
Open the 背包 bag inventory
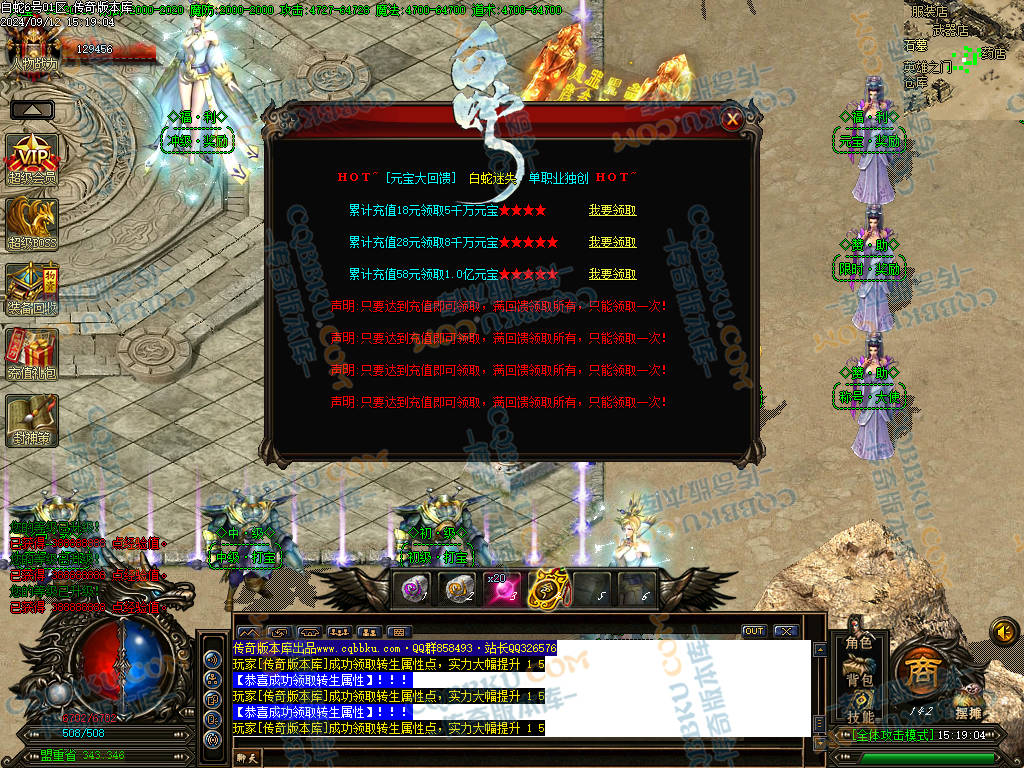(x=859, y=680)
